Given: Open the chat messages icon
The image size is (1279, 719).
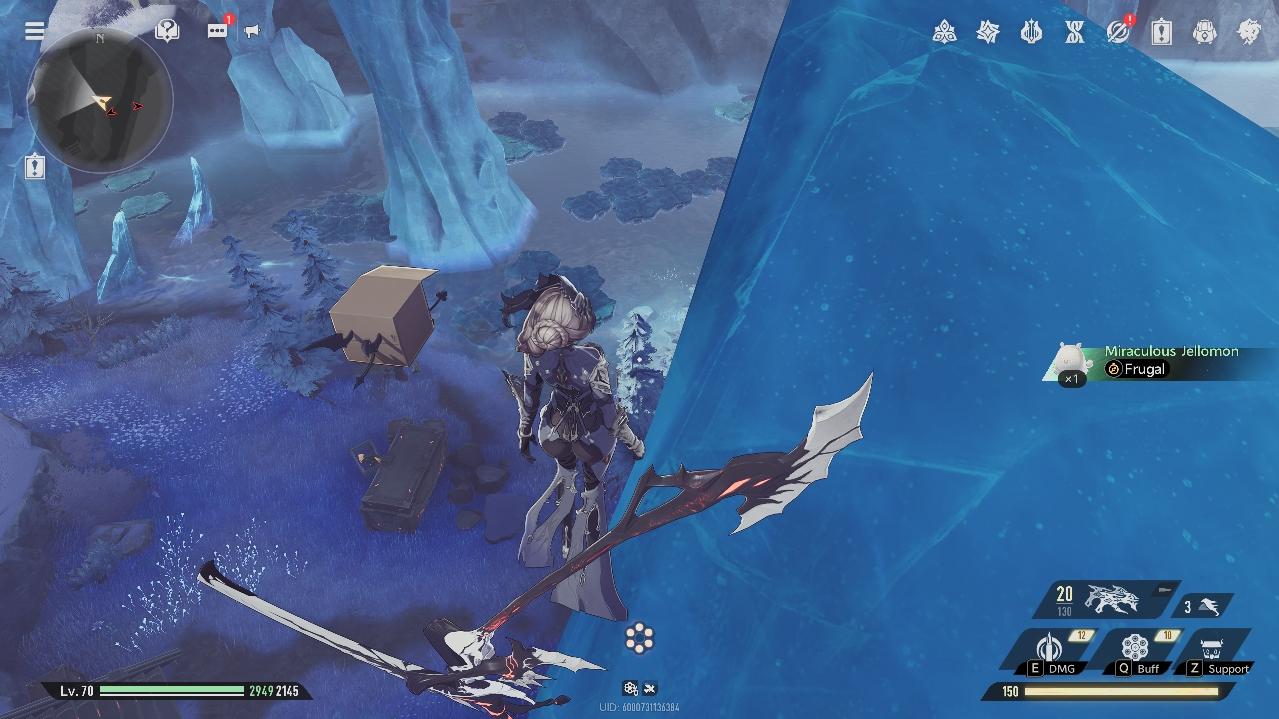Looking at the screenshot, I should point(217,31).
